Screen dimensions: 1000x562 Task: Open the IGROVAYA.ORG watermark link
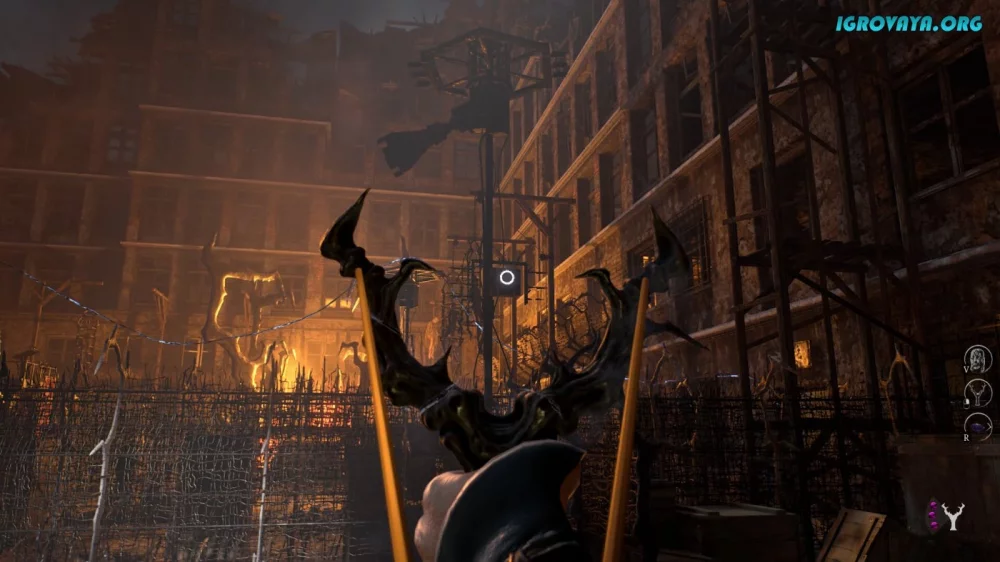point(909,23)
